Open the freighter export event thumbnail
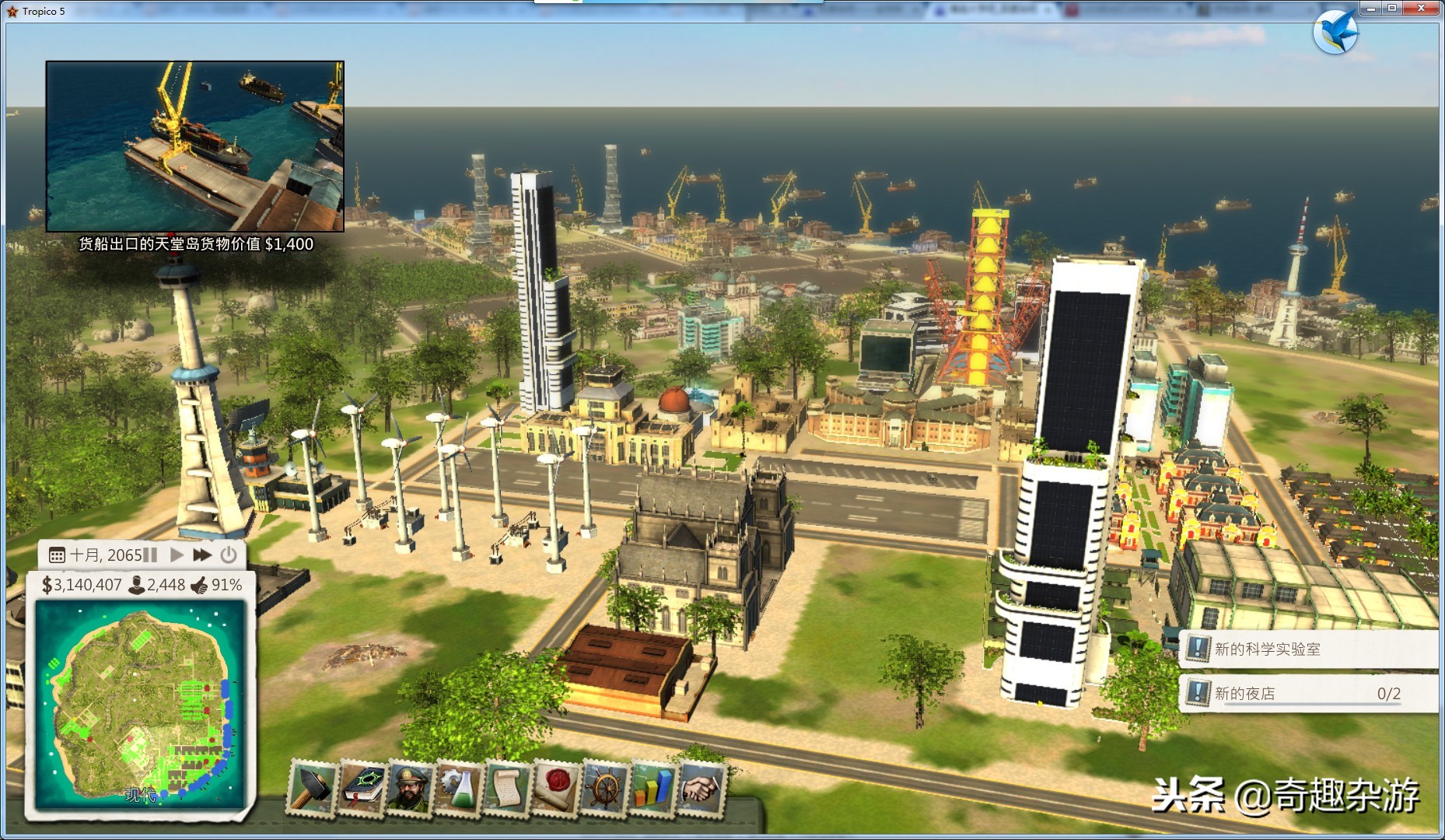Image resolution: width=1445 pixels, height=840 pixels. [194, 146]
